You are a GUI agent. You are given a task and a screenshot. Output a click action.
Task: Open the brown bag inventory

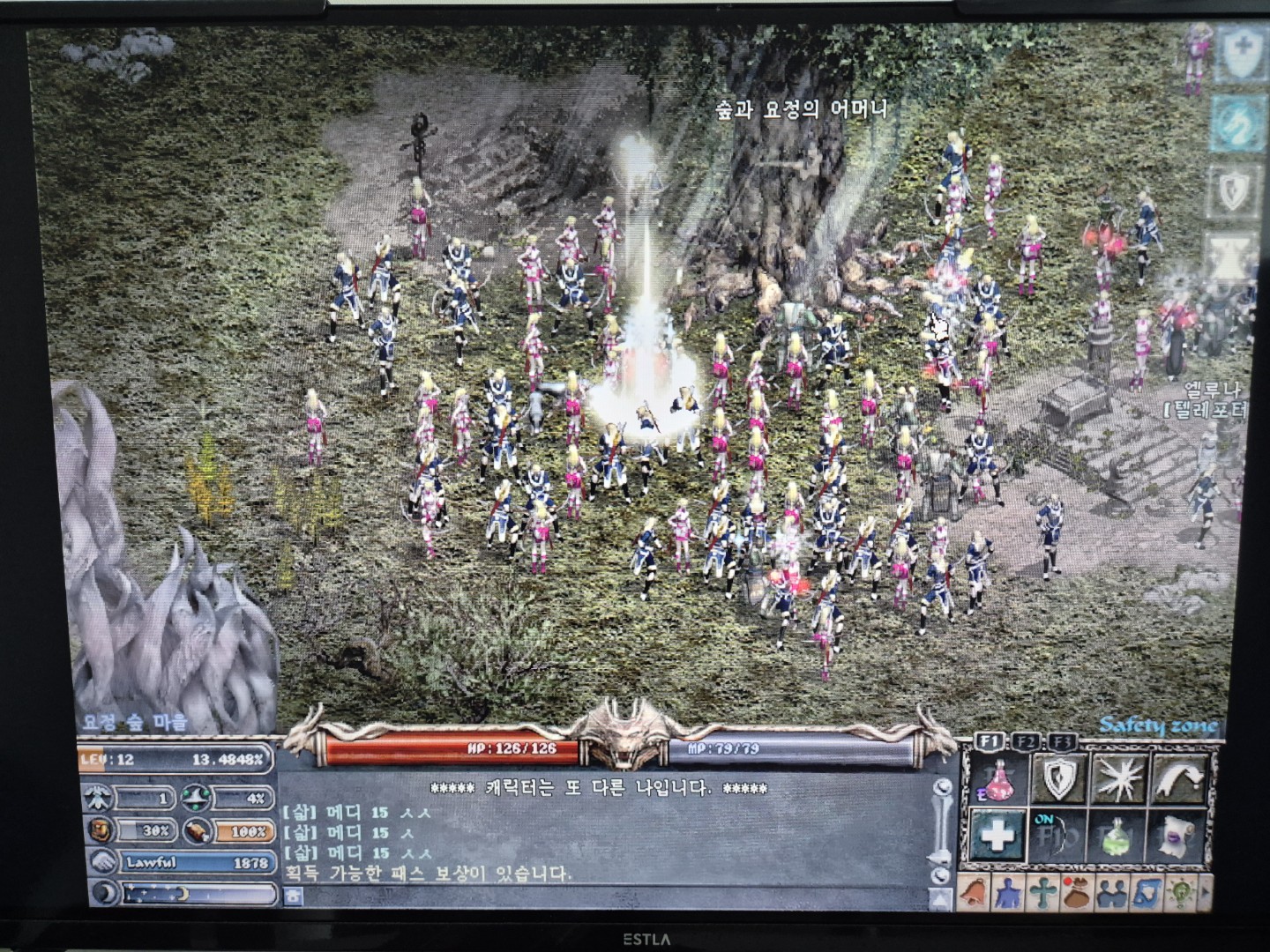click(1075, 891)
